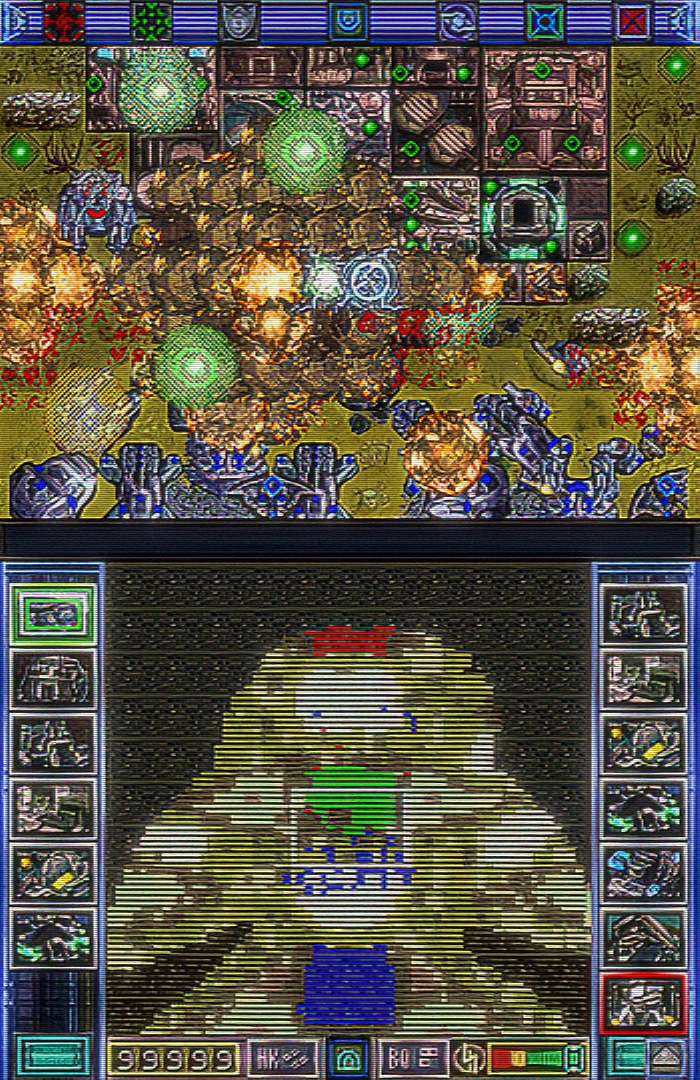The image size is (700, 1080).
Task: Click the blue home base button
Action: pyautogui.click(x=349, y=1057)
